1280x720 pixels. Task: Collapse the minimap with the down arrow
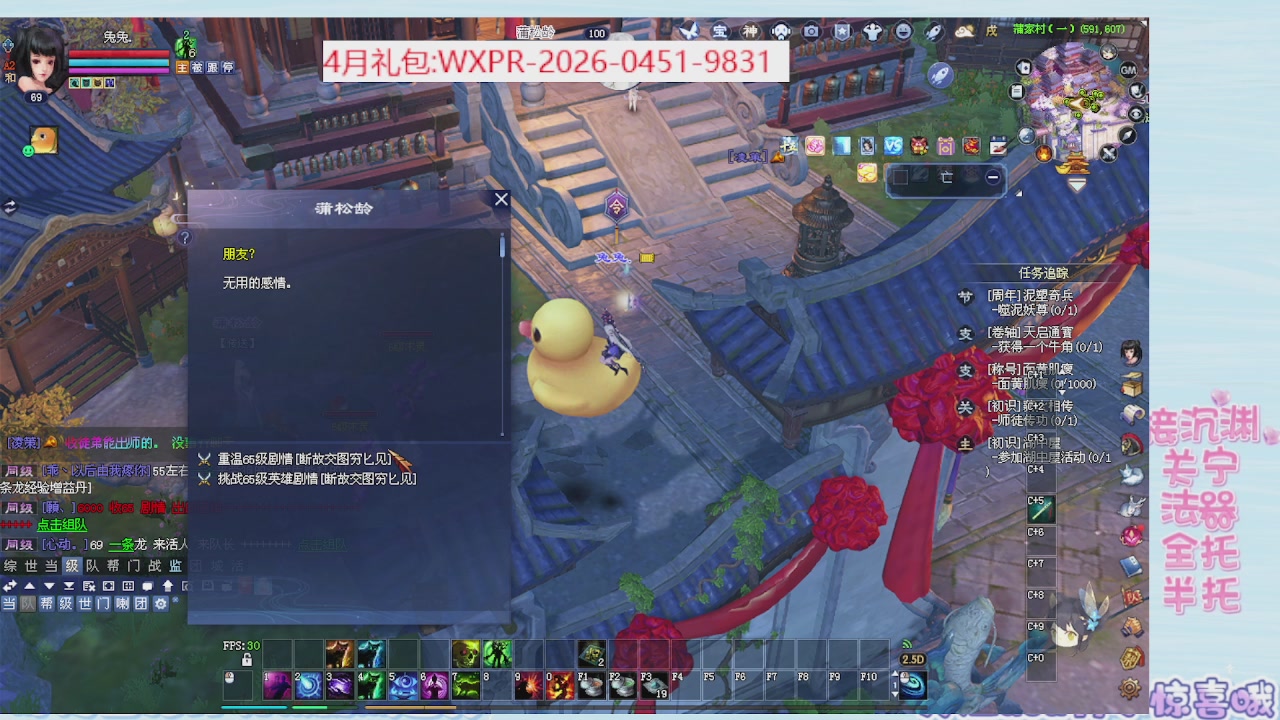tap(1075, 183)
